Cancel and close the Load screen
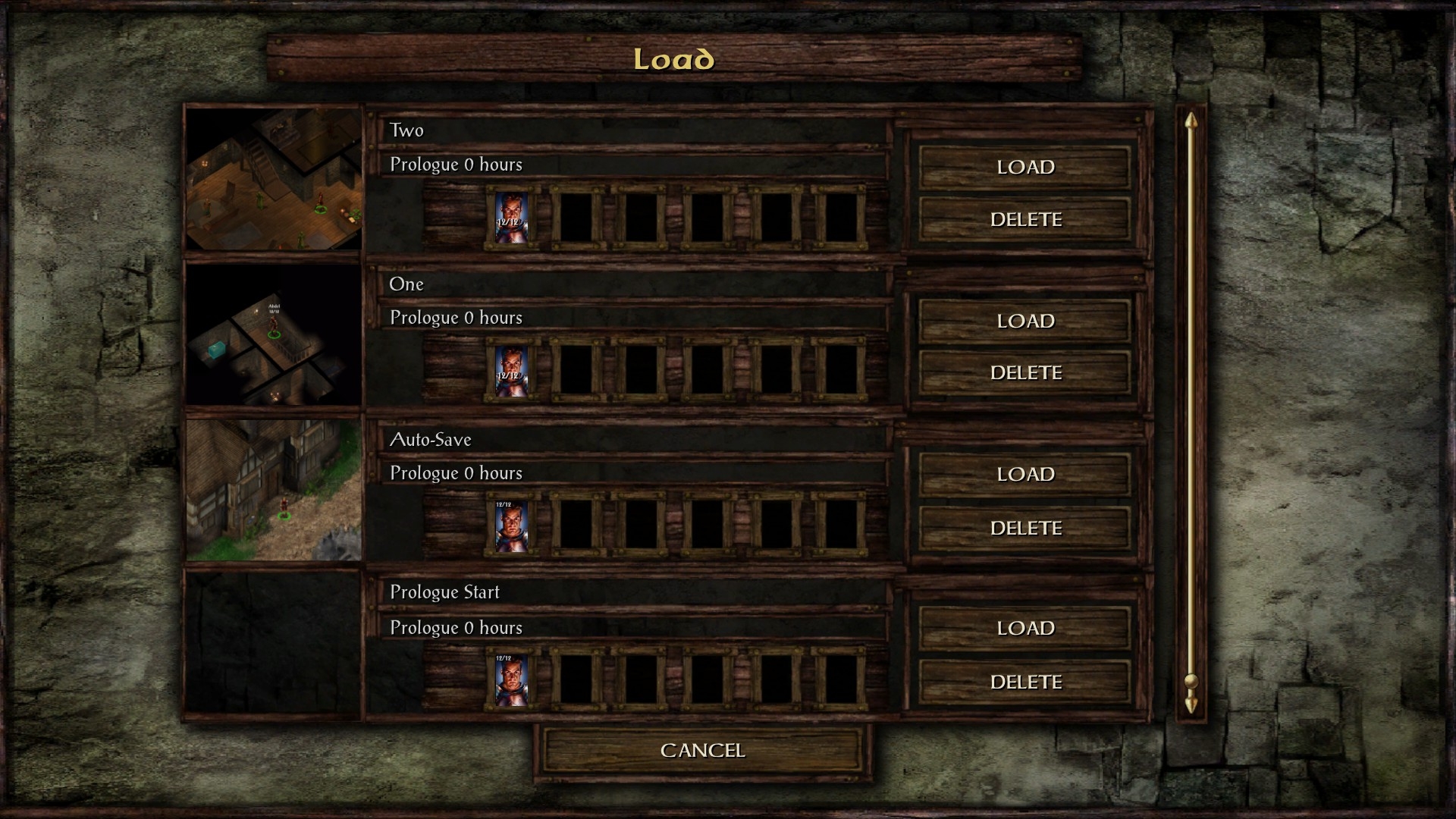 [x=702, y=750]
